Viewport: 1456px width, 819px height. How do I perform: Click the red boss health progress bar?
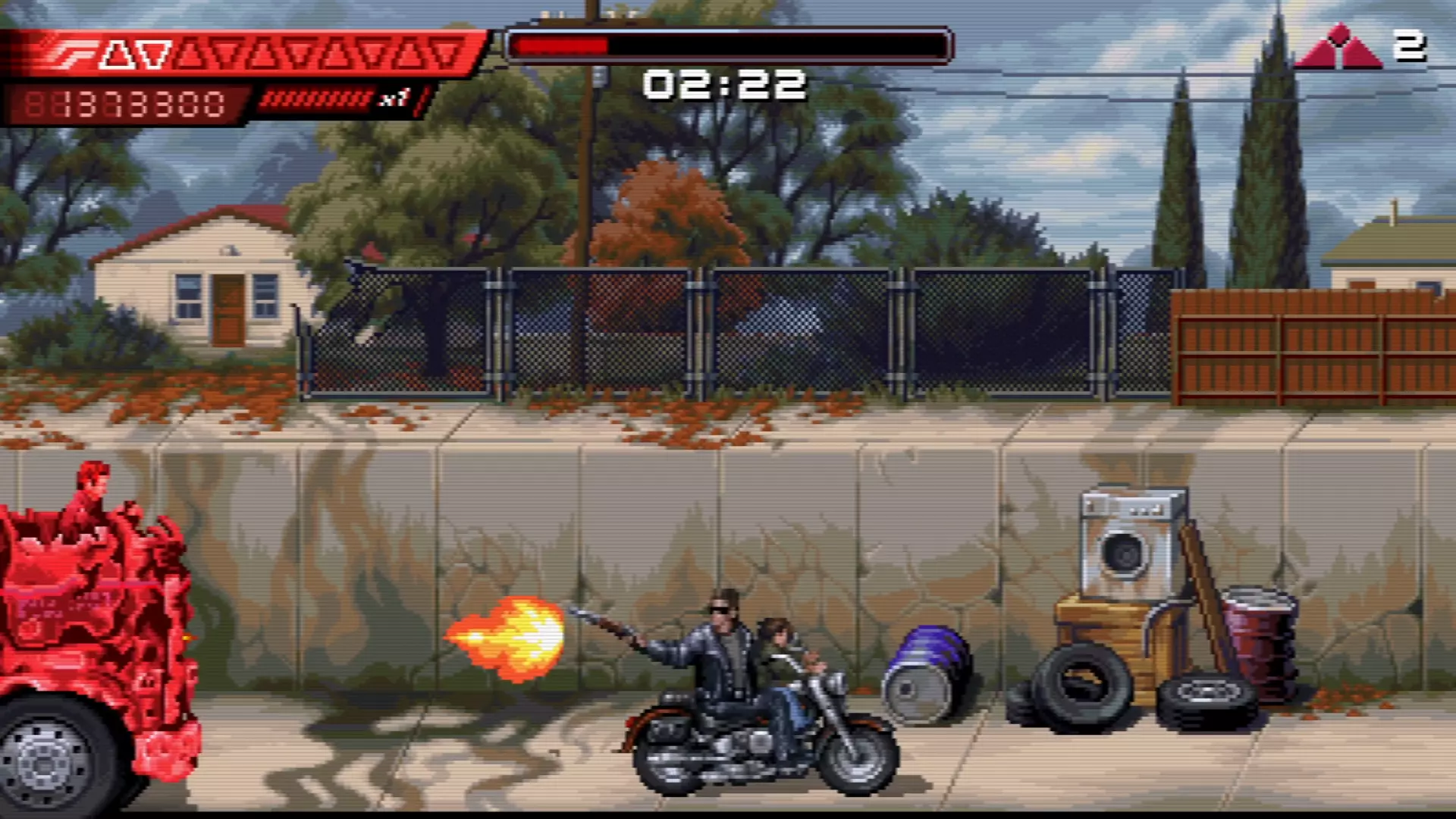[561, 44]
